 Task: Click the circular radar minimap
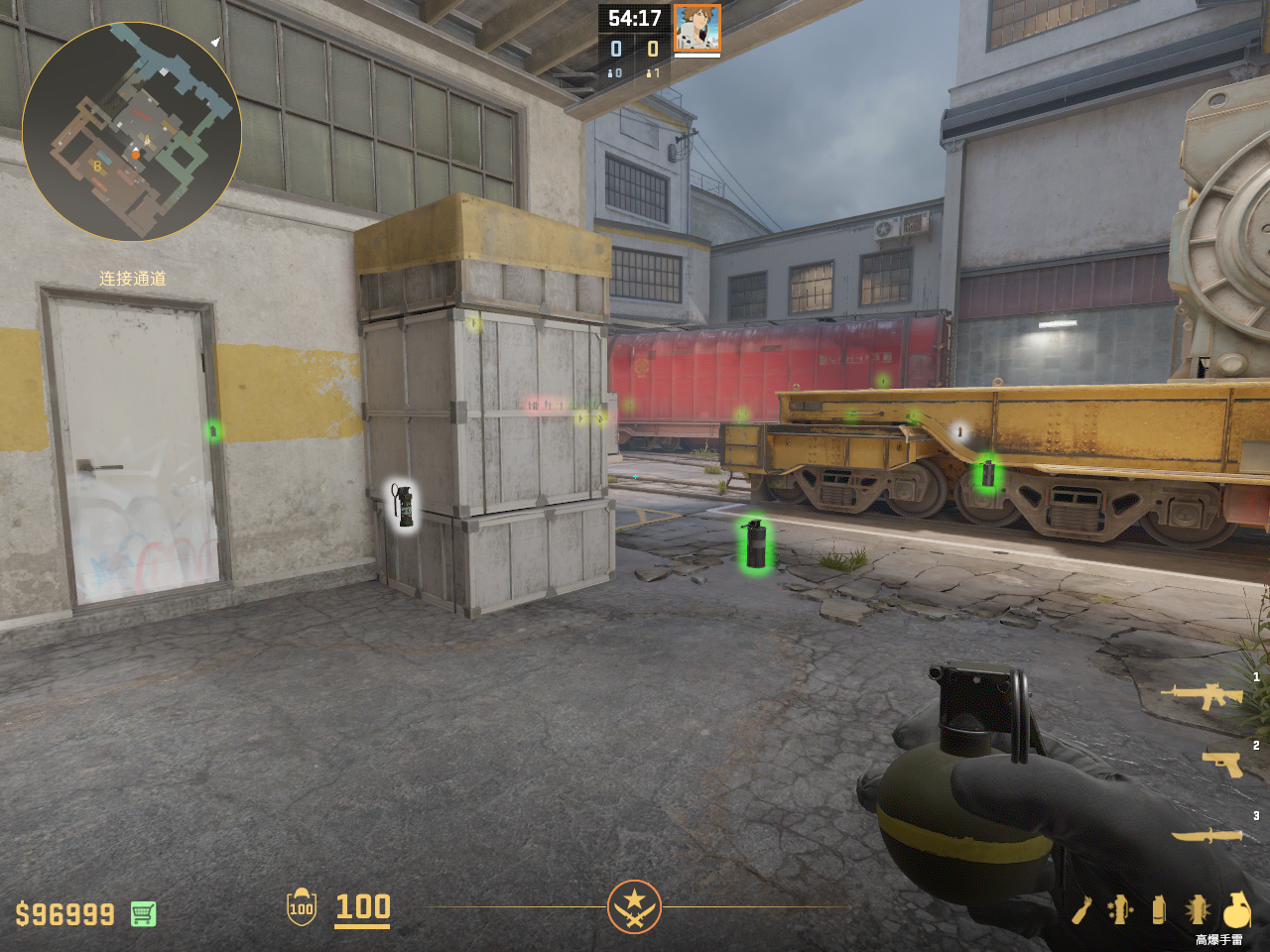click(131, 131)
